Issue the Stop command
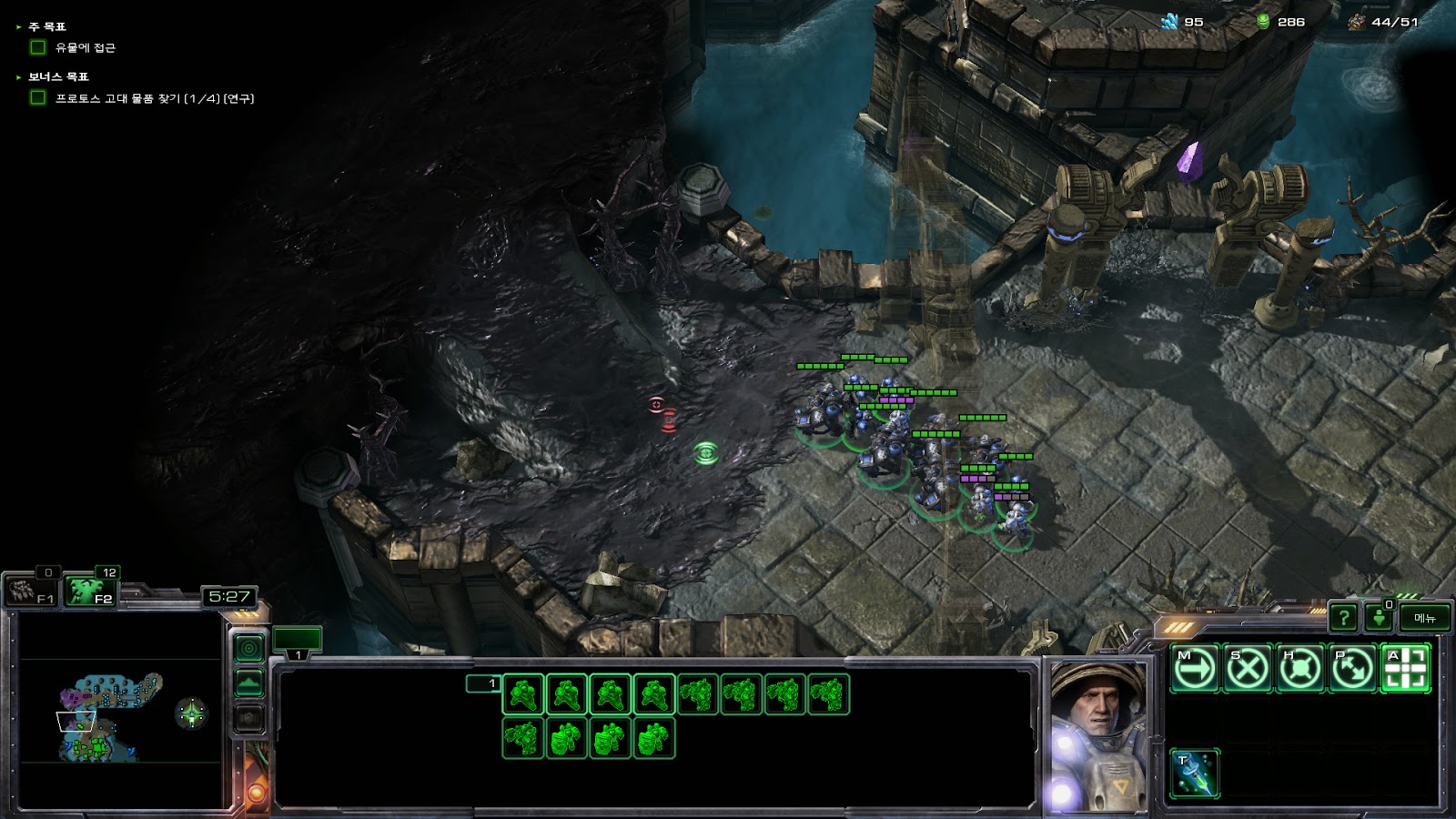The width and height of the screenshot is (1456, 819). point(1248,670)
